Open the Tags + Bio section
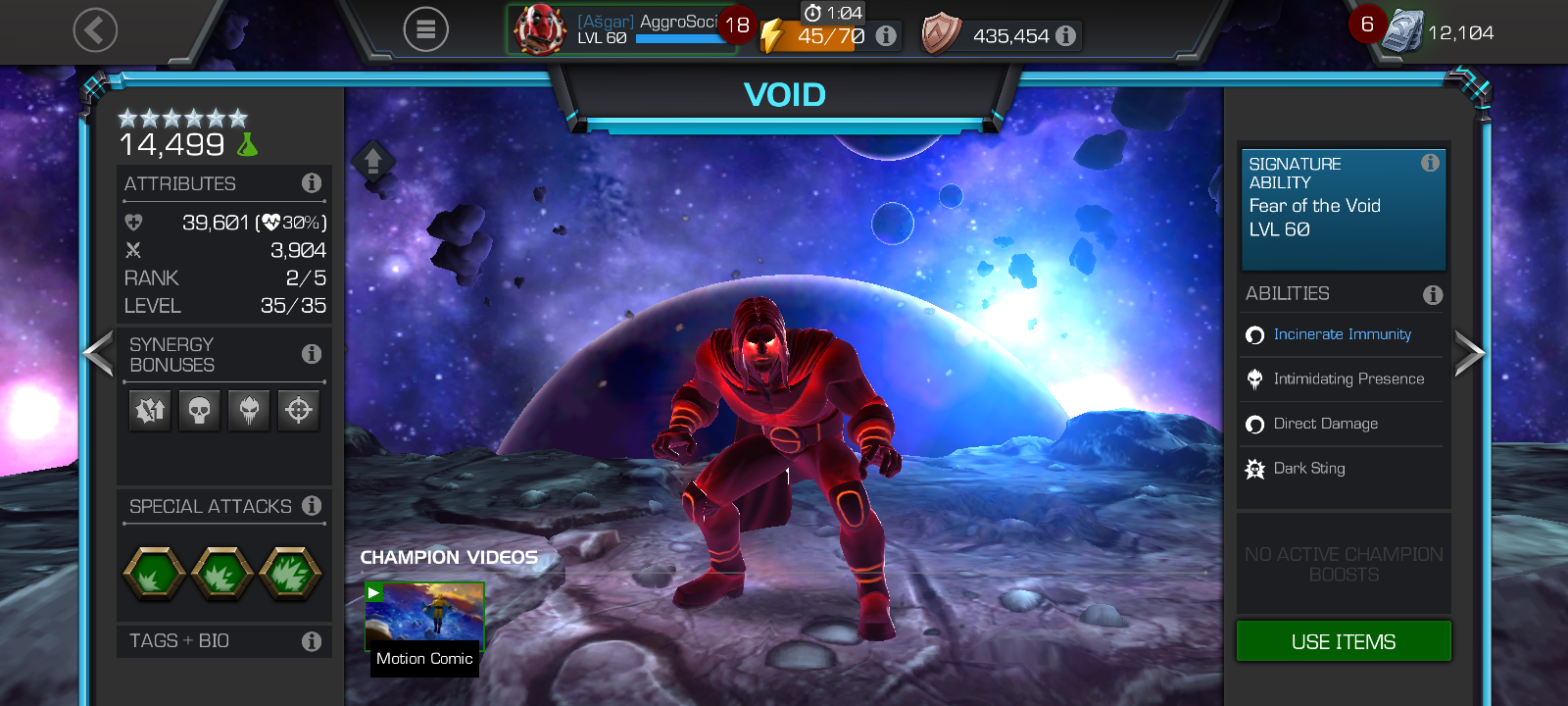1568x706 pixels. (223, 641)
